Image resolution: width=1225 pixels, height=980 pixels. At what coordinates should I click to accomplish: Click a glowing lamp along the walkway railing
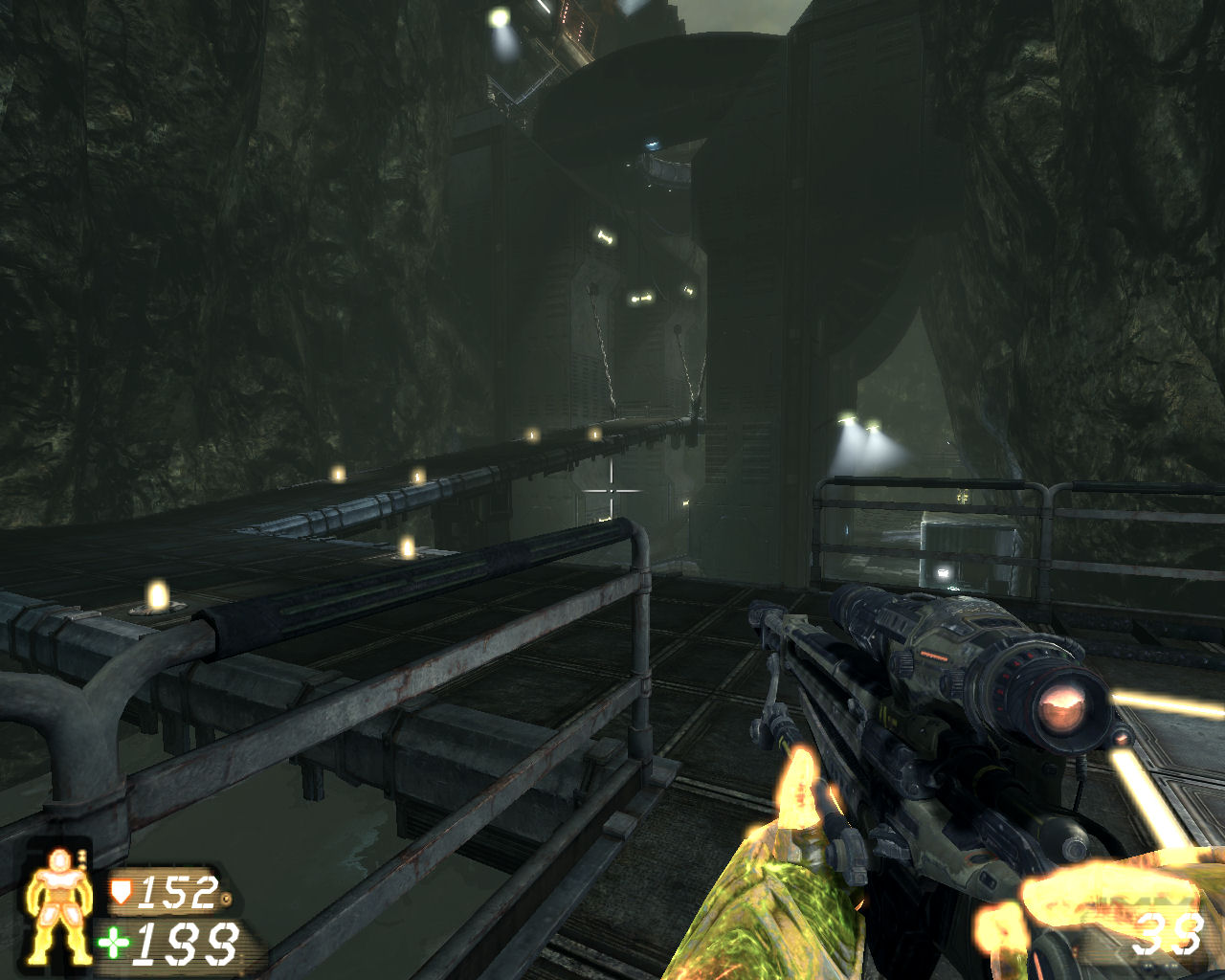[417, 478]
